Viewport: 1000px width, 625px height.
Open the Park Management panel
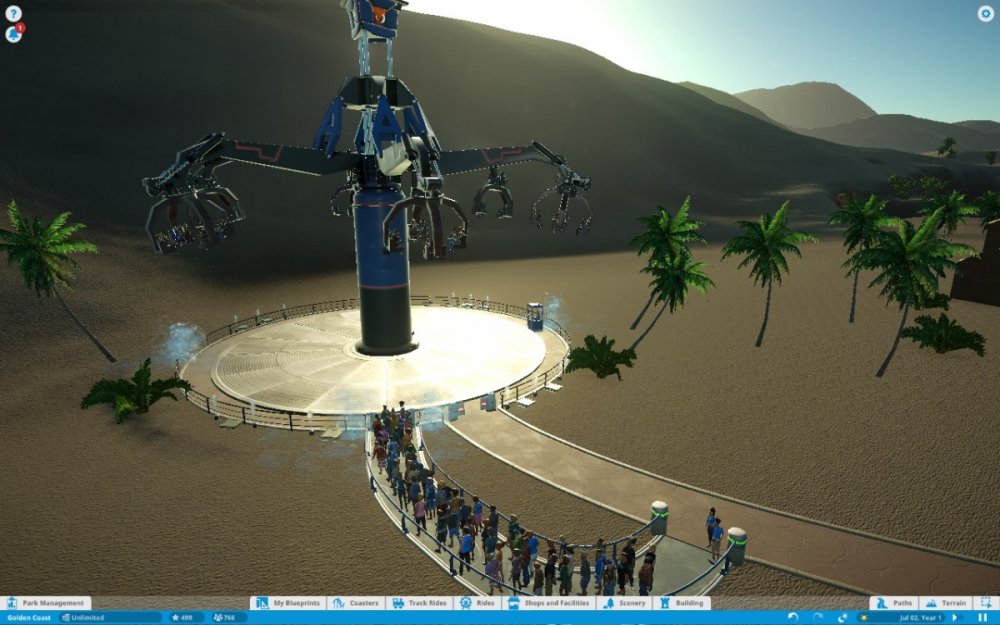click(x=46, y=603)
